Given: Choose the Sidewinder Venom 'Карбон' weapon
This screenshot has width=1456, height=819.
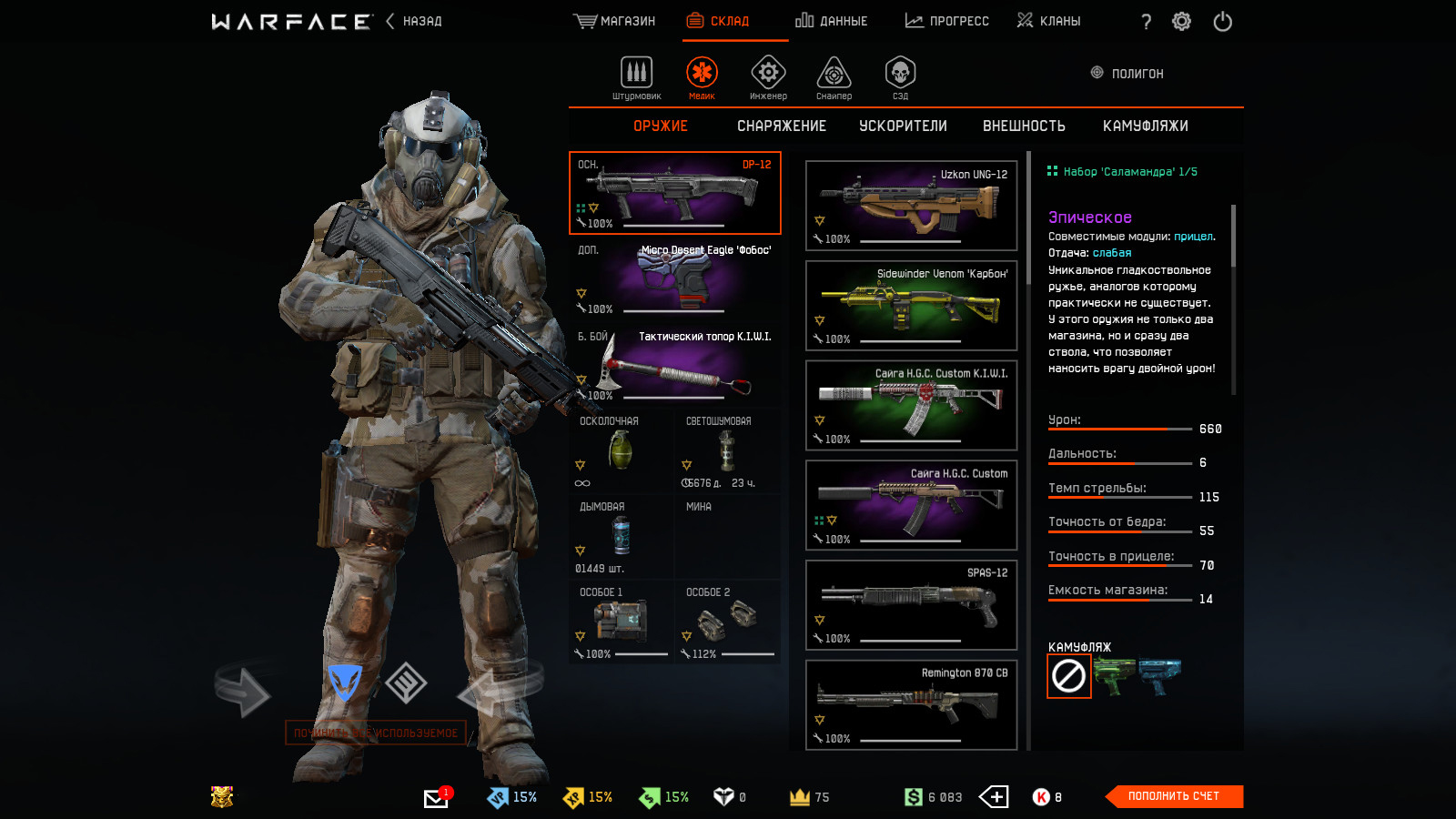Looking at the screenshot, I should (x=911, y=306).
